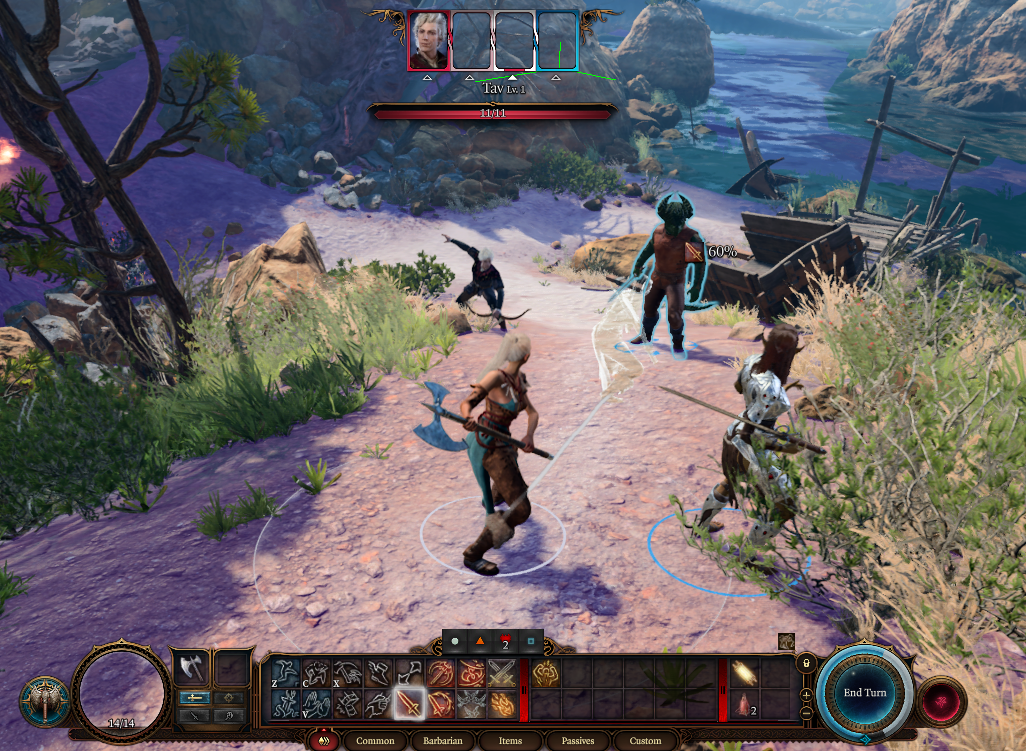Choose the equipped battle axe weapon slot
The width and height of the screenshot is (1026, 751).
[191, 668]
